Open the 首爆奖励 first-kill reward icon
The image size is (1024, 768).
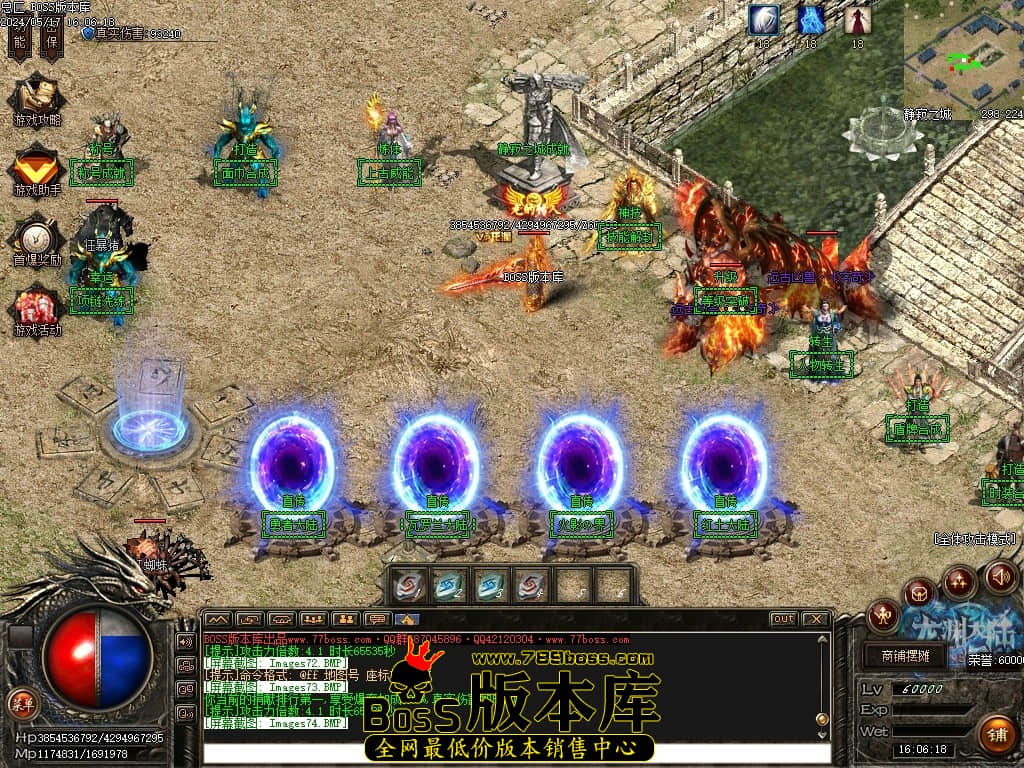(x=37, y=240)
